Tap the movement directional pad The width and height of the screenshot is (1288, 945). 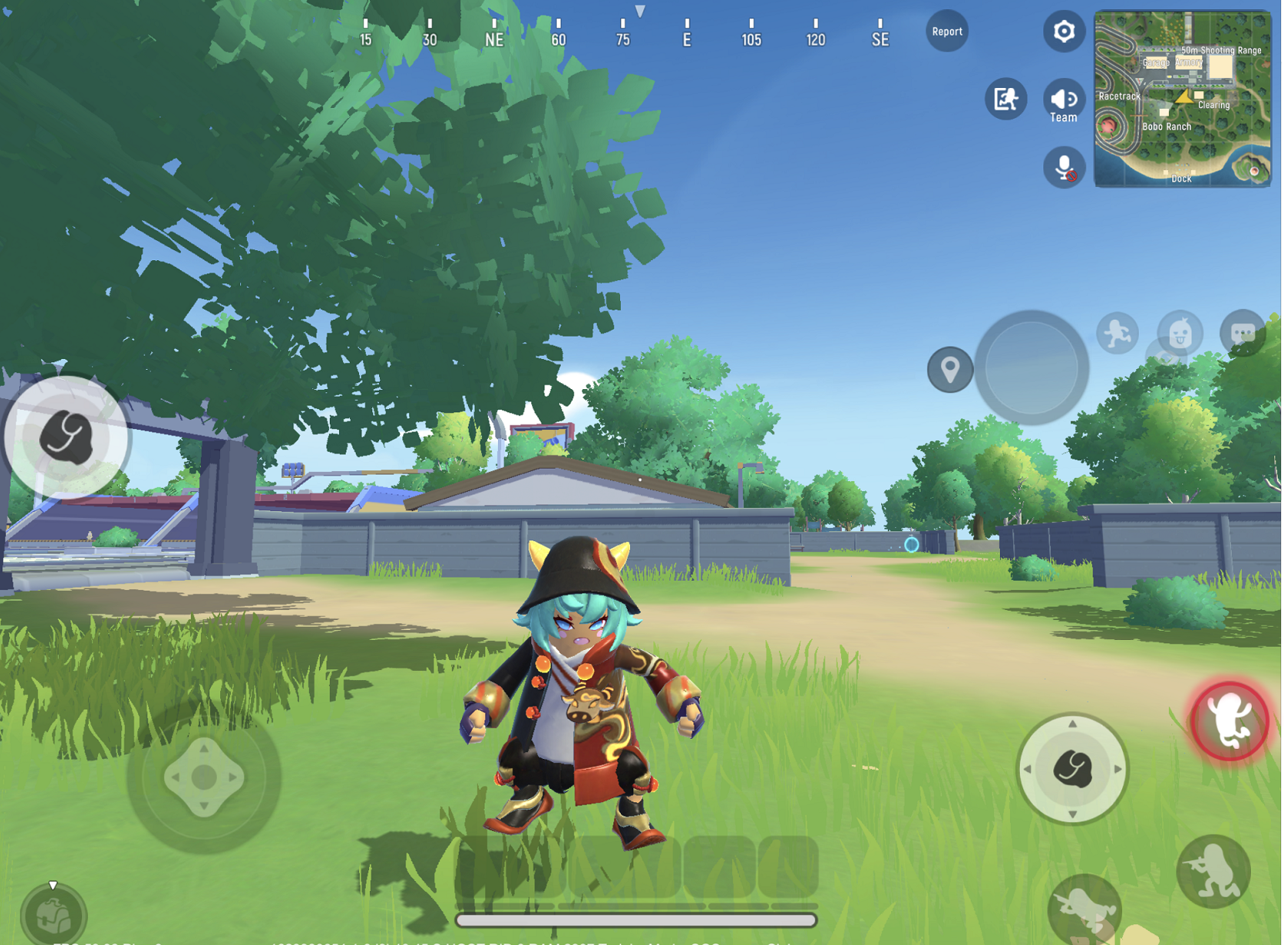(205, 776)
